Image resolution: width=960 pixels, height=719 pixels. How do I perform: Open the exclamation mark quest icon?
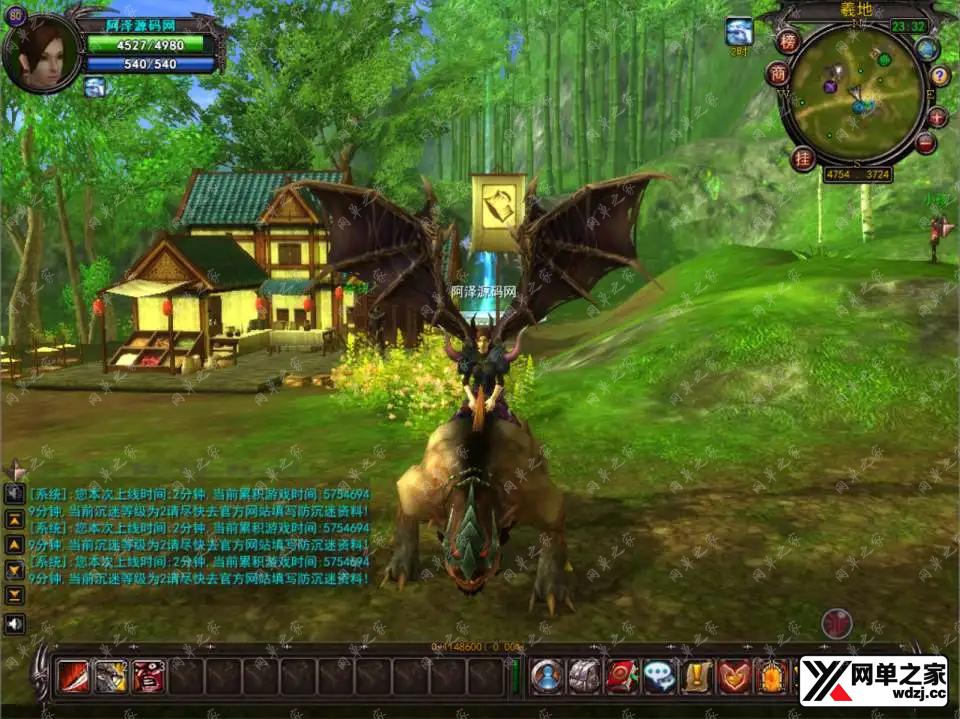697,678
